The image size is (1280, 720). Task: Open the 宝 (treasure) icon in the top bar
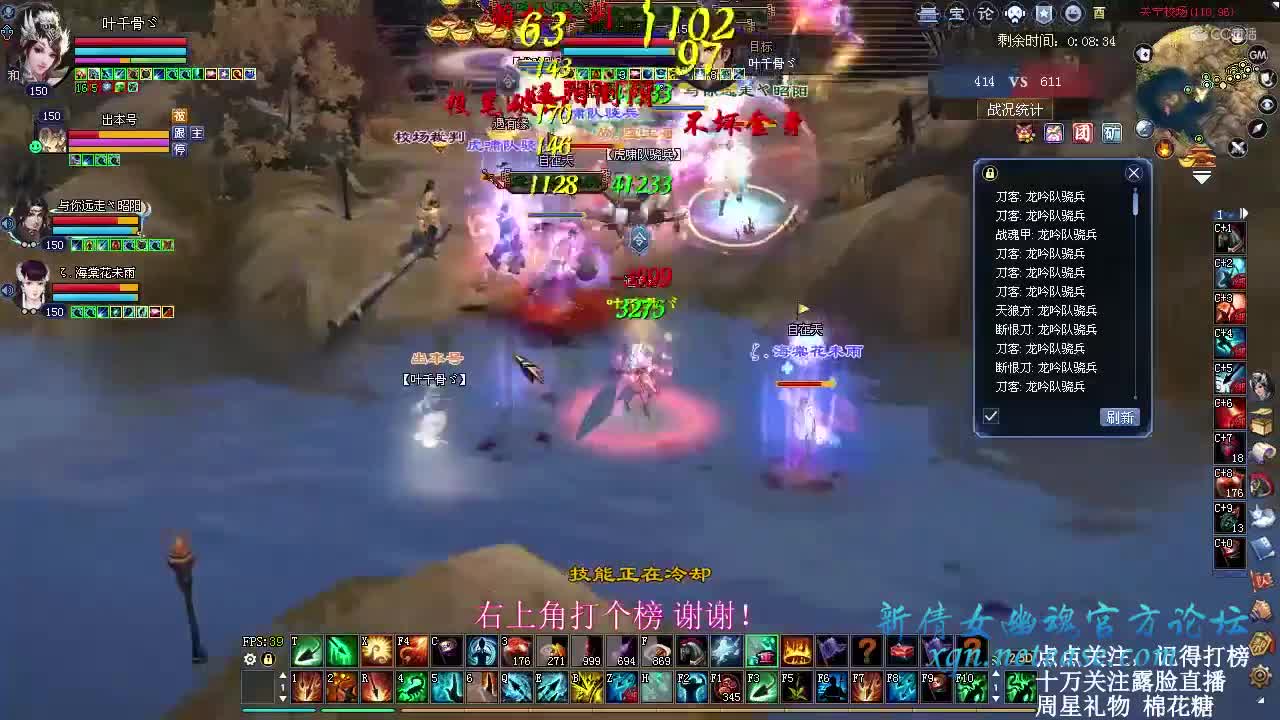pyautogui.click(x=957, y=13)
